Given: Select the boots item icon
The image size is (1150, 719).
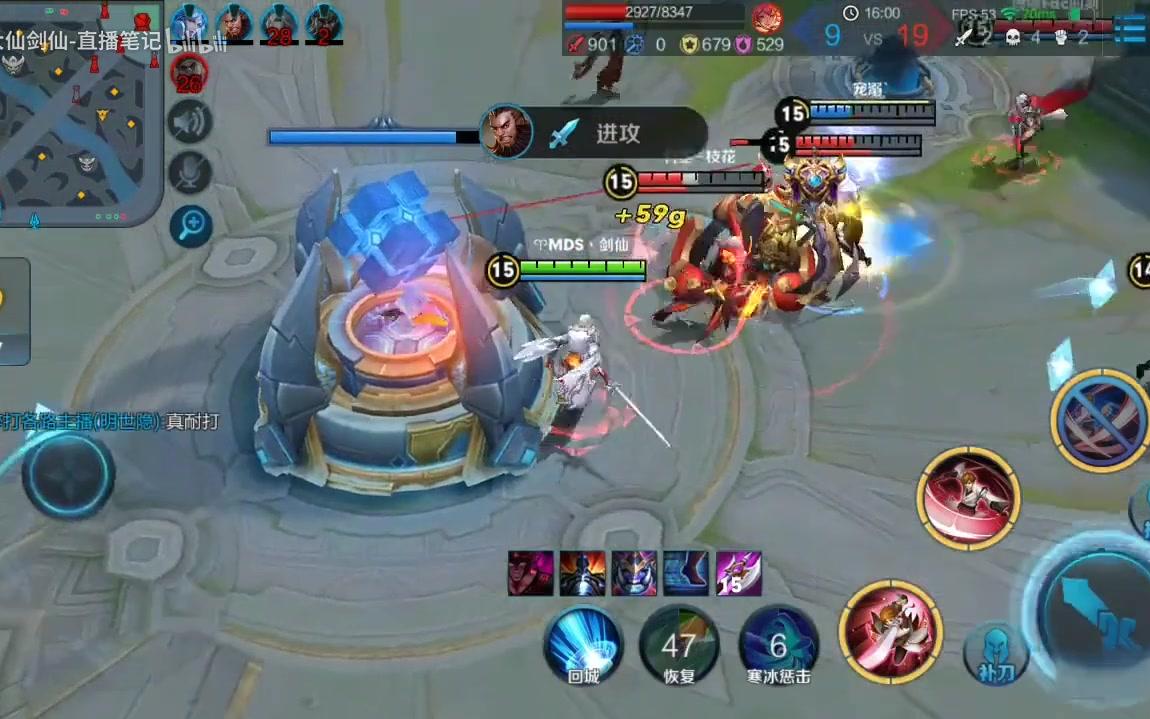Looking at the screenshot, I should pyautogui.click(x=686, y=574).
